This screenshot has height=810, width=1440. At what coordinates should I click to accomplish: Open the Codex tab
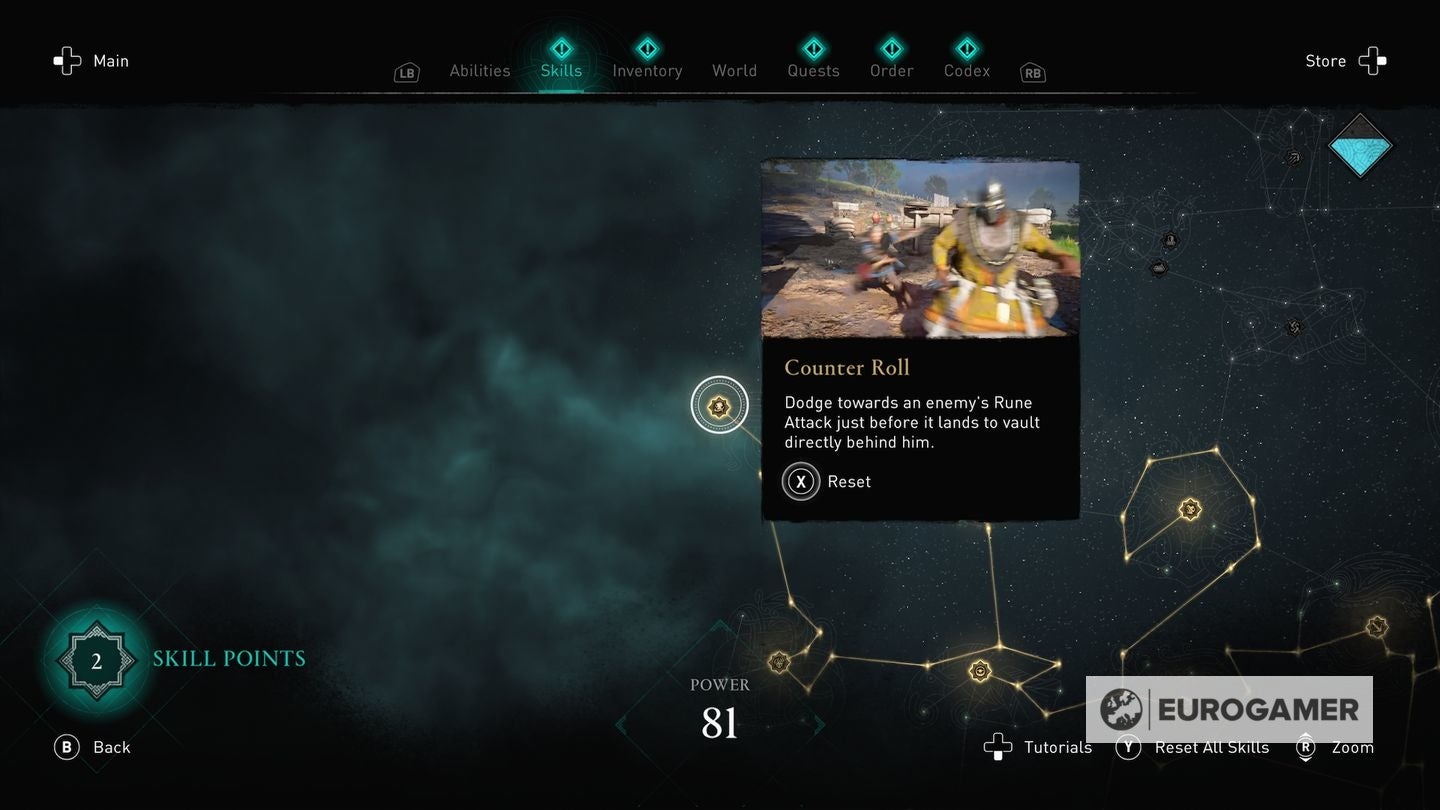click(966, 70)
